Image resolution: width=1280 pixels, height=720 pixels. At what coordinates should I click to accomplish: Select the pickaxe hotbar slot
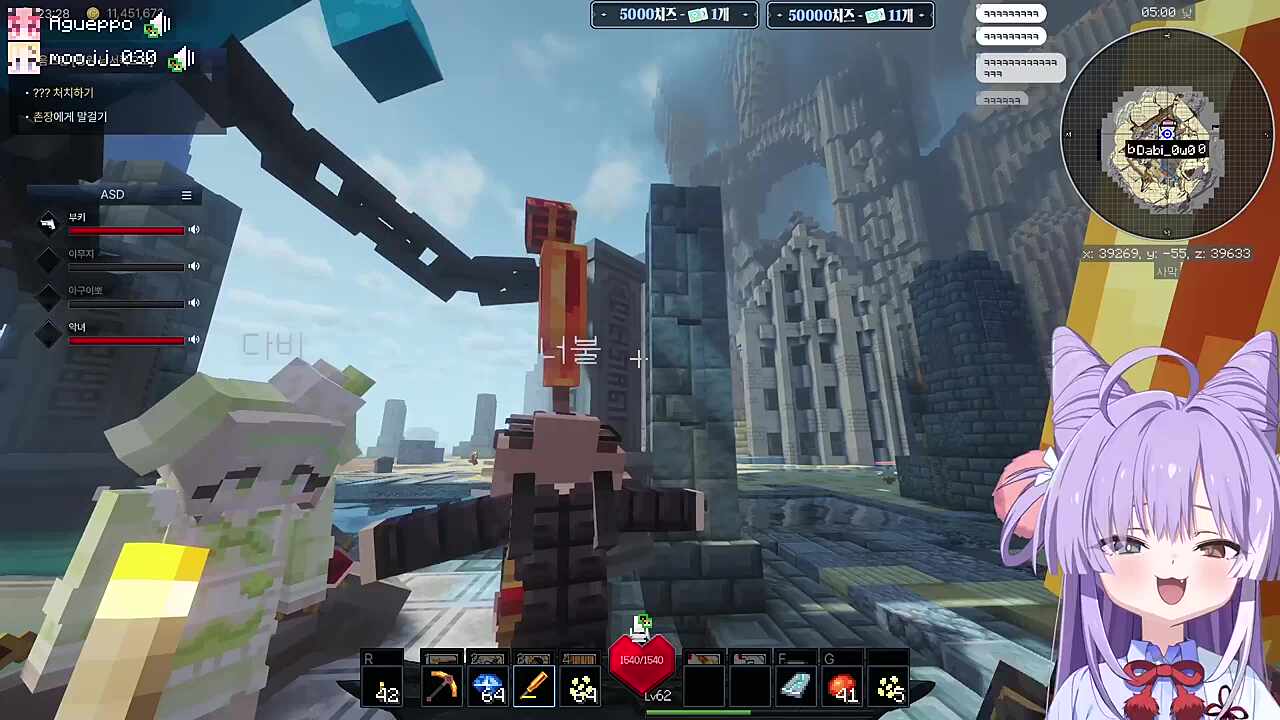tap(440, 687)
